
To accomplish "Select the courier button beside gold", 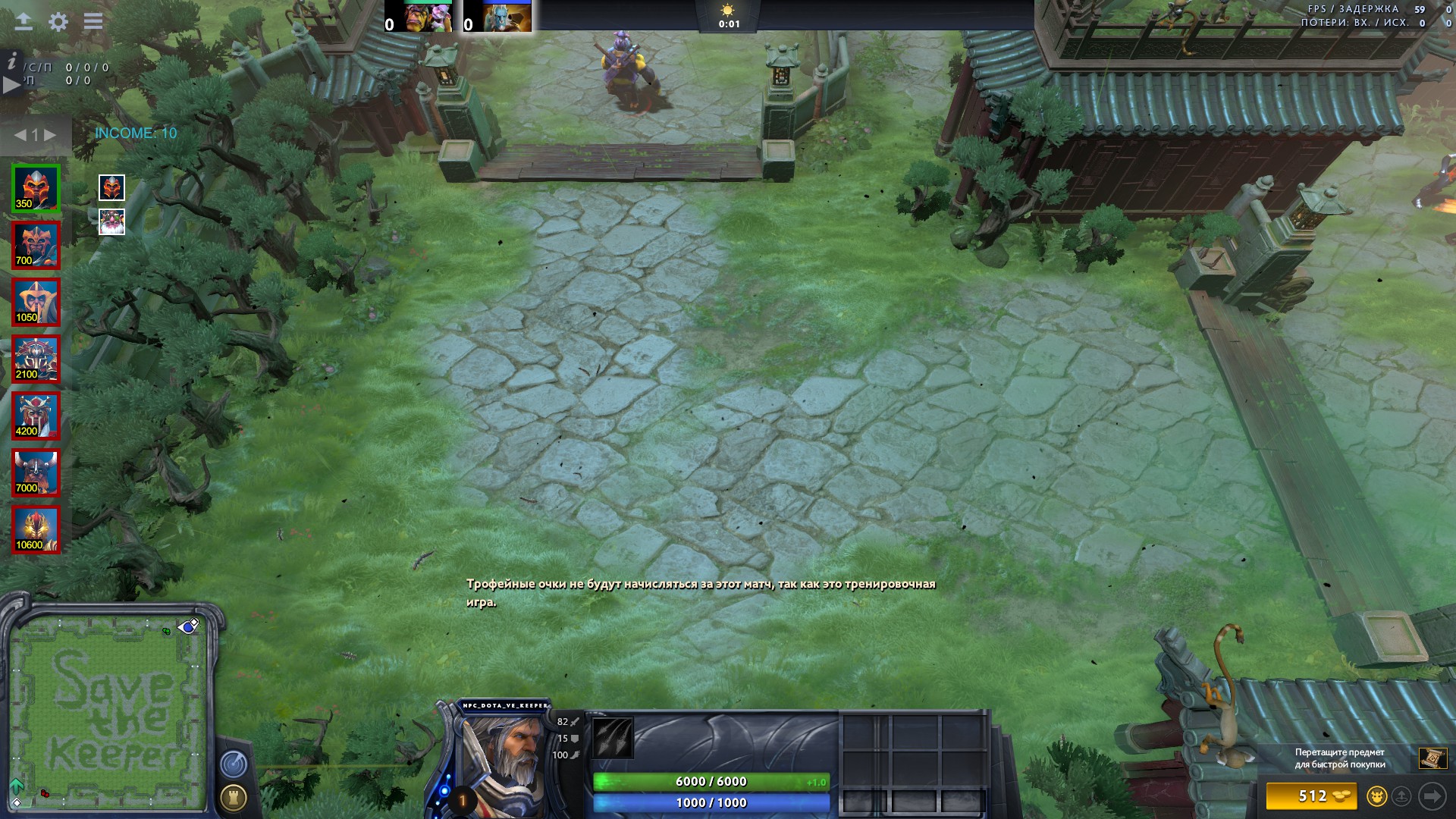I will coord(1376,796).
